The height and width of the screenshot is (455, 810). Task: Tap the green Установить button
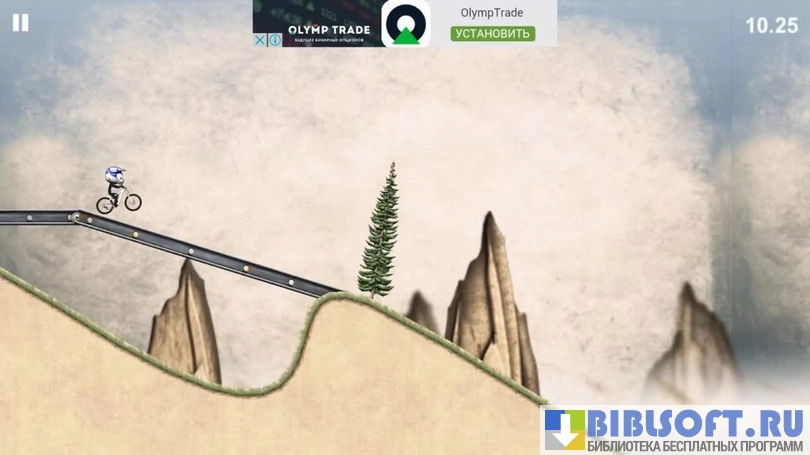pyautogui.click(x=492, y=33)
